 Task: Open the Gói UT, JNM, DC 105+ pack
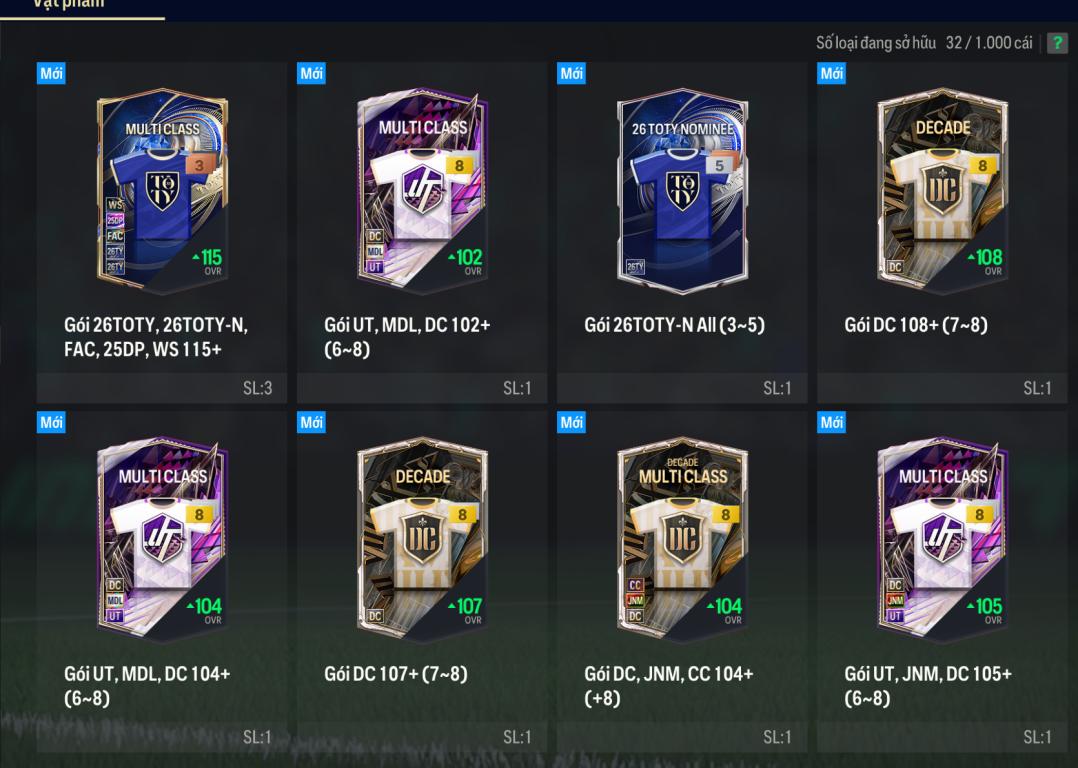(x=942, y=542)
